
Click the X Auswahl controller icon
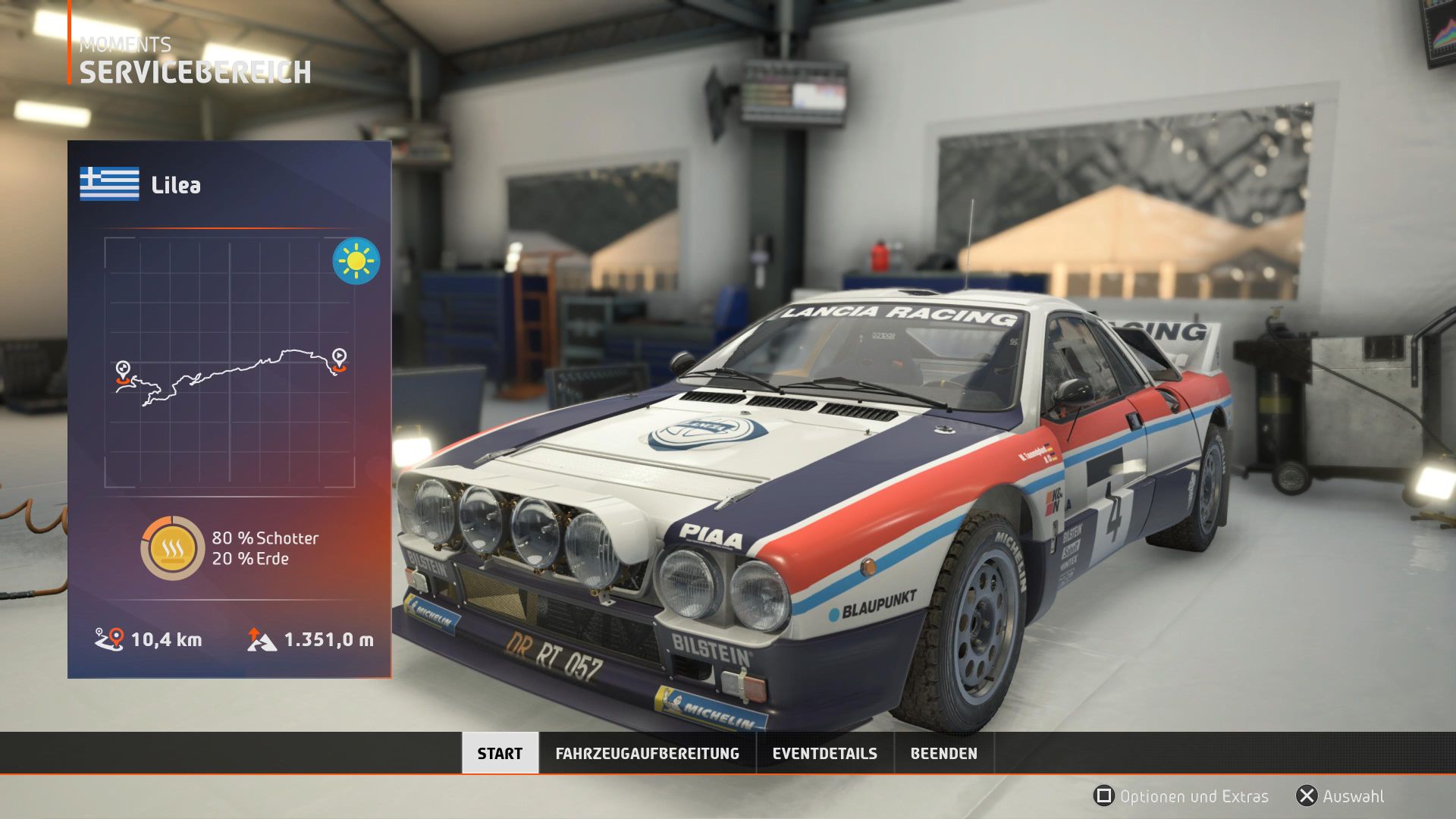click(1306, 796)
